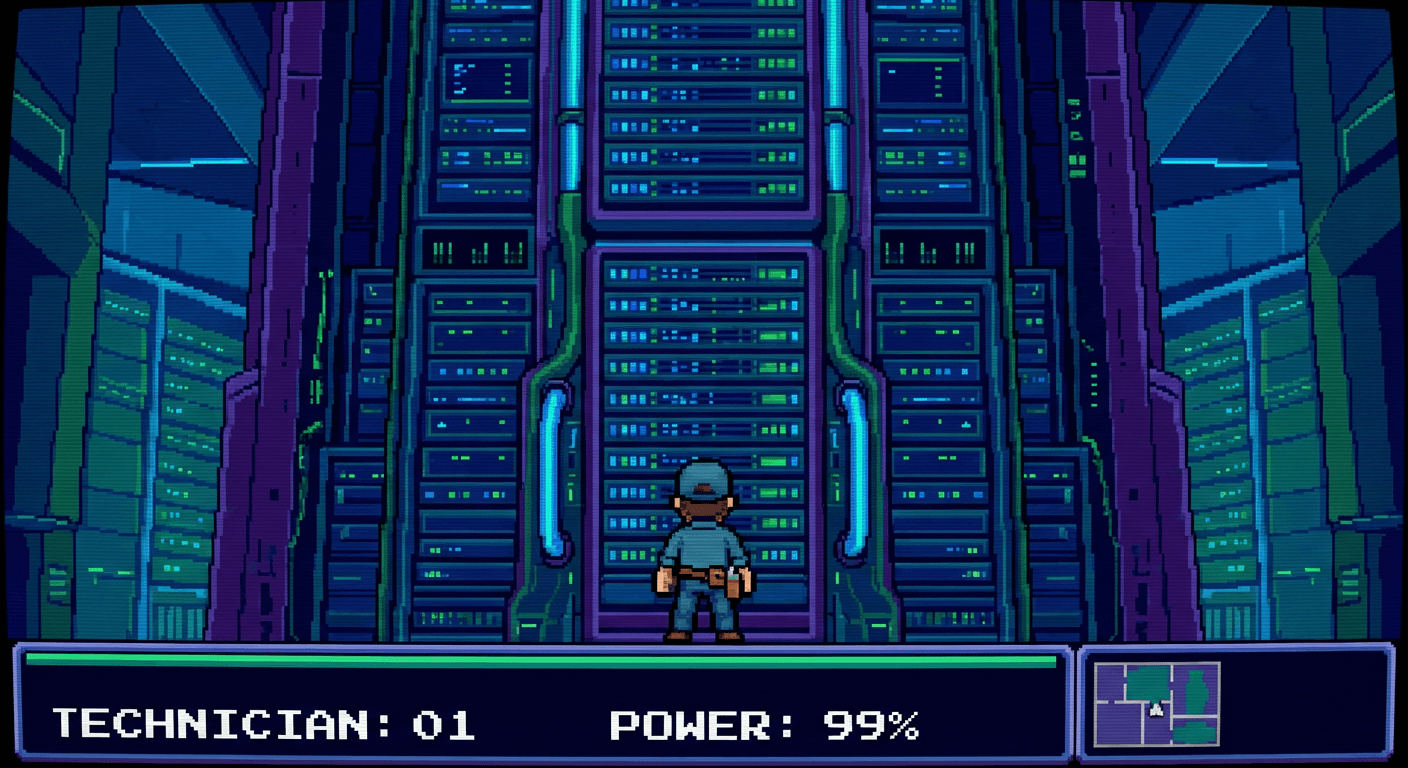Click the glowing blue tube right of center
Image resolution: width=1408 pixels, height=768 pixels.
point(855,470)
